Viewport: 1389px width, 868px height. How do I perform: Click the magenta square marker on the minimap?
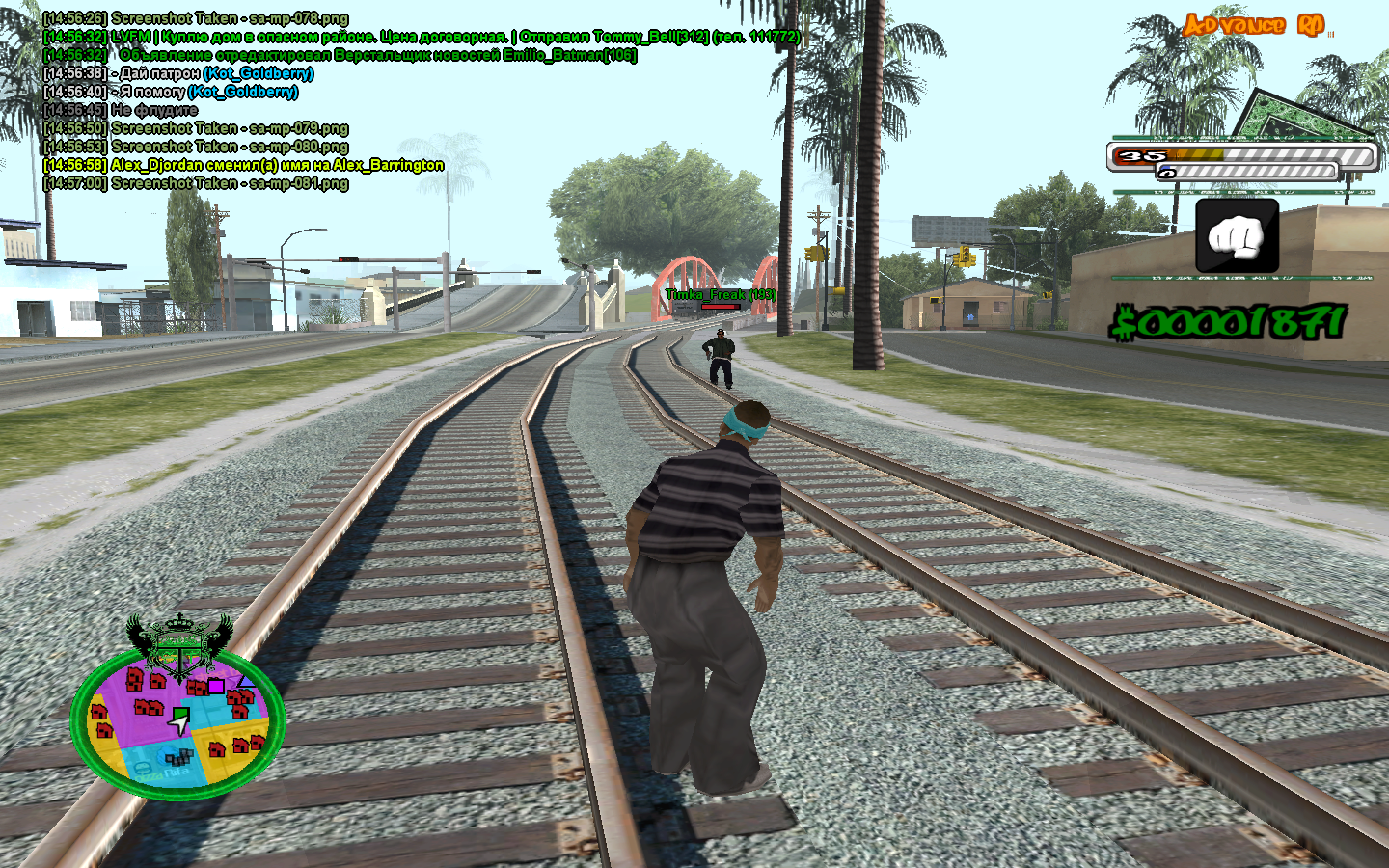point(216,686)
